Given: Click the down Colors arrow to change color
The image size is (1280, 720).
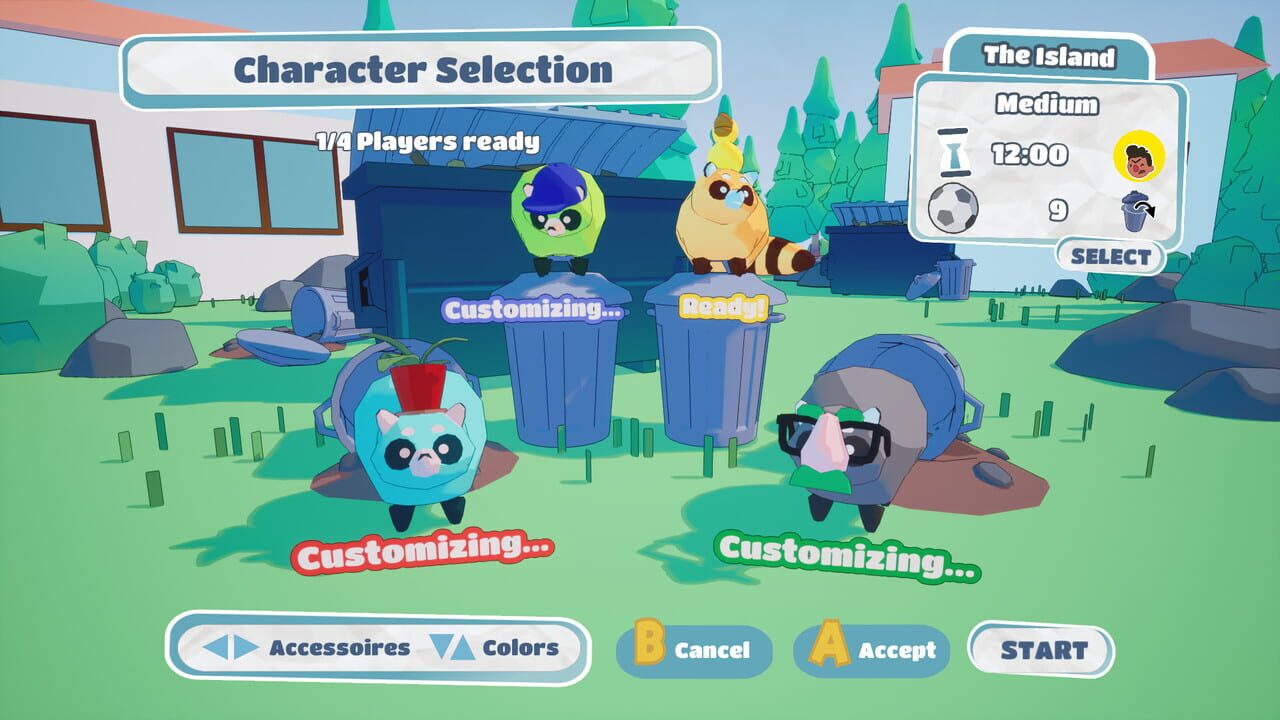Looking at the screenshot, I should coord(443,646).
